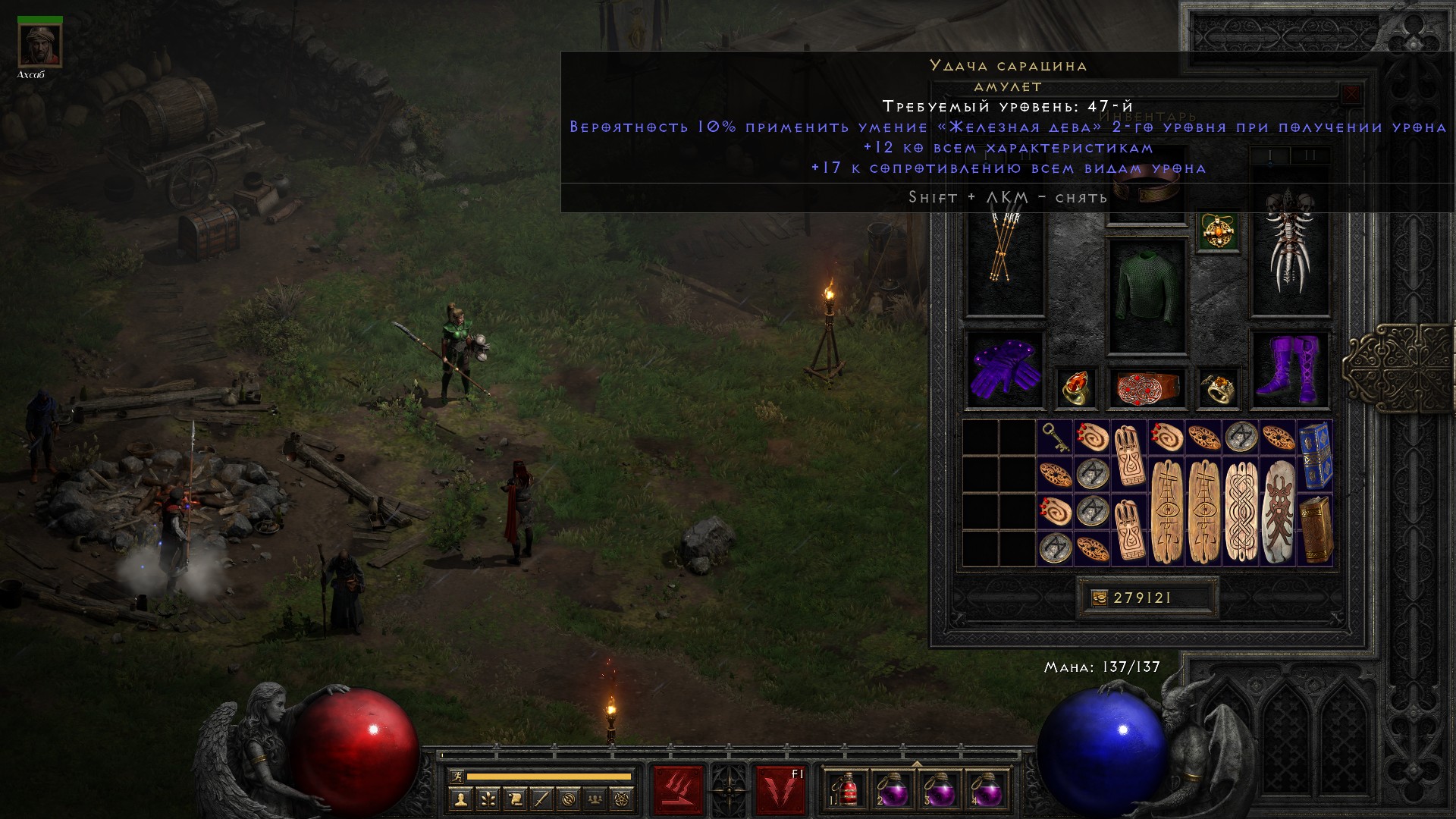Viewport: 1456px width, 819px height.
Task: Switch to weapon set II
Action: click(x=1311, y=156)
